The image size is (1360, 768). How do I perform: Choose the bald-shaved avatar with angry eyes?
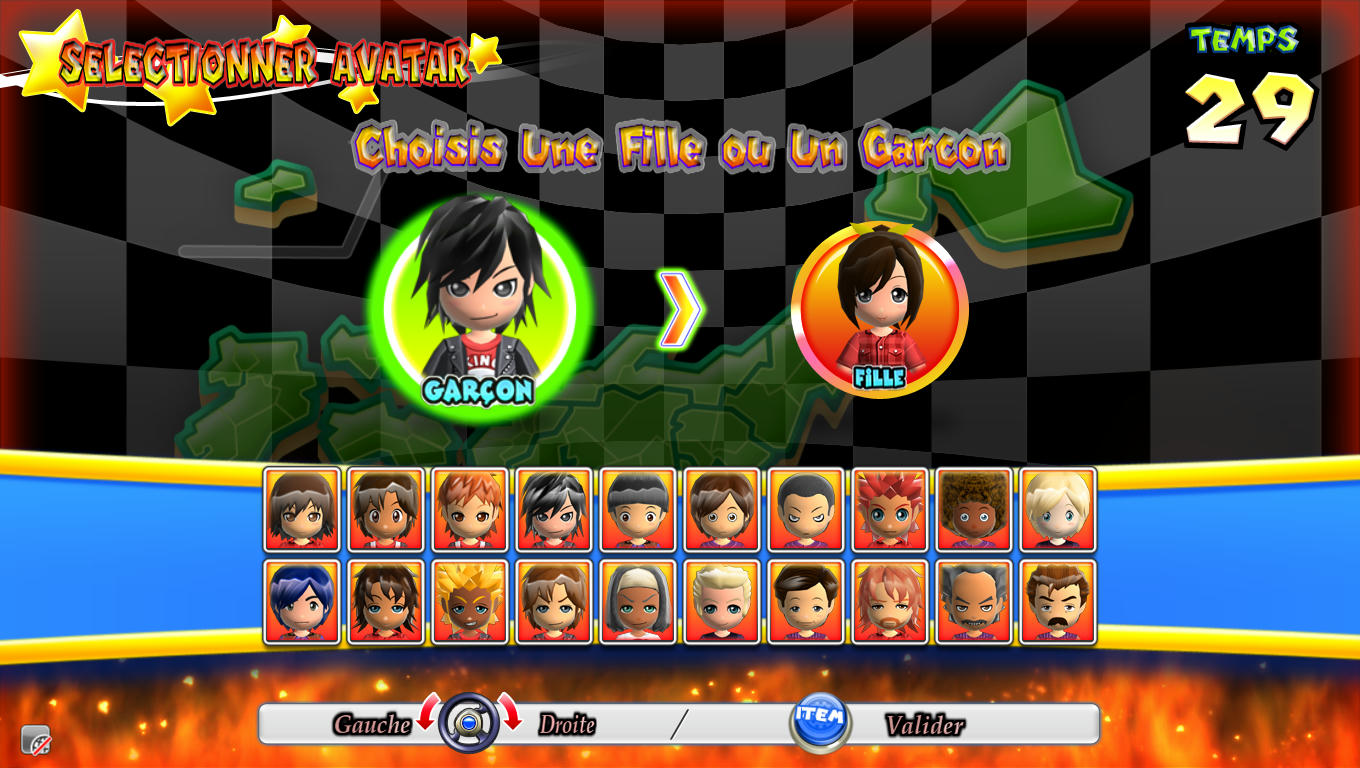[806, 509]
